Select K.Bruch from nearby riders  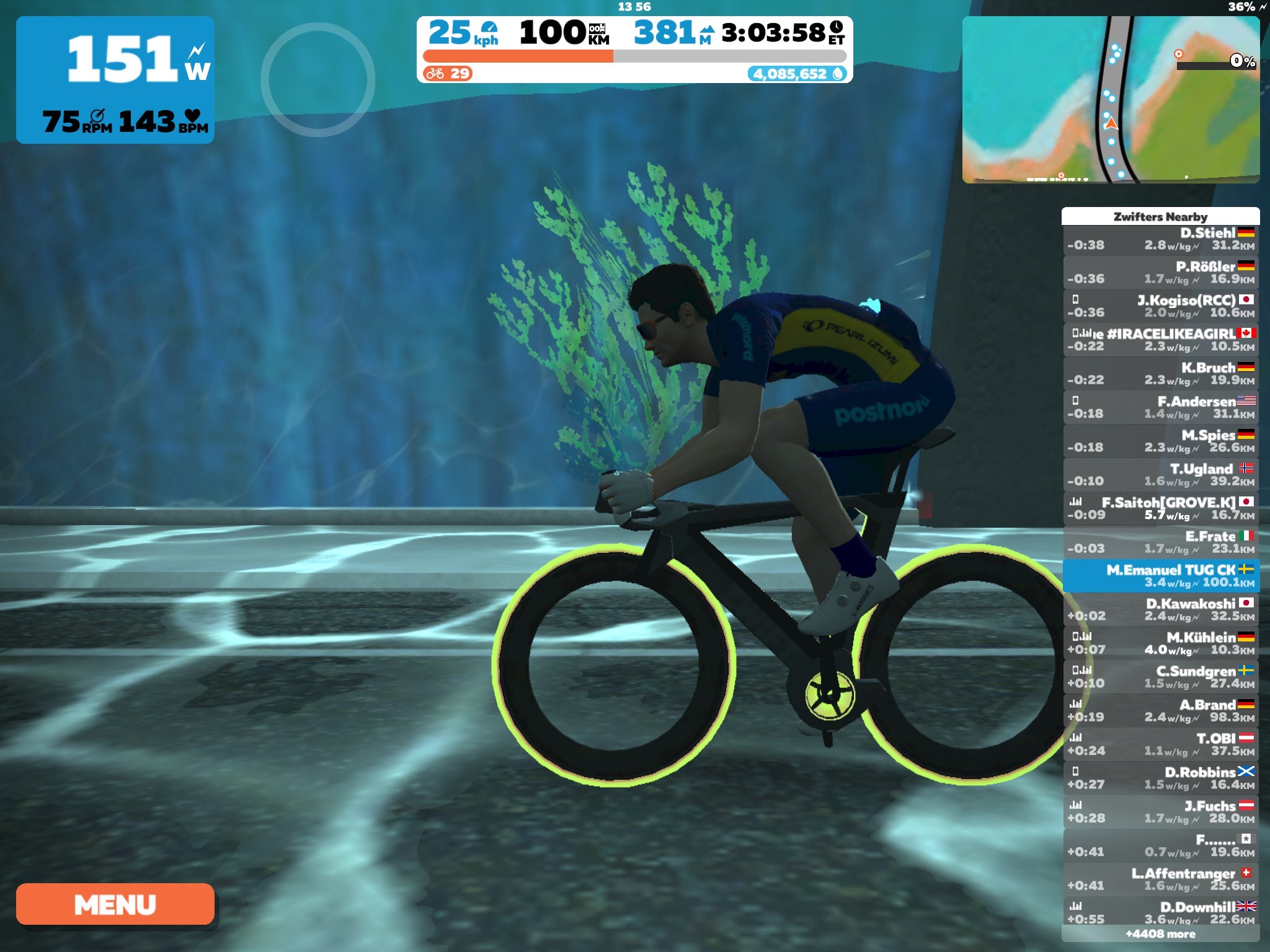1160,374
